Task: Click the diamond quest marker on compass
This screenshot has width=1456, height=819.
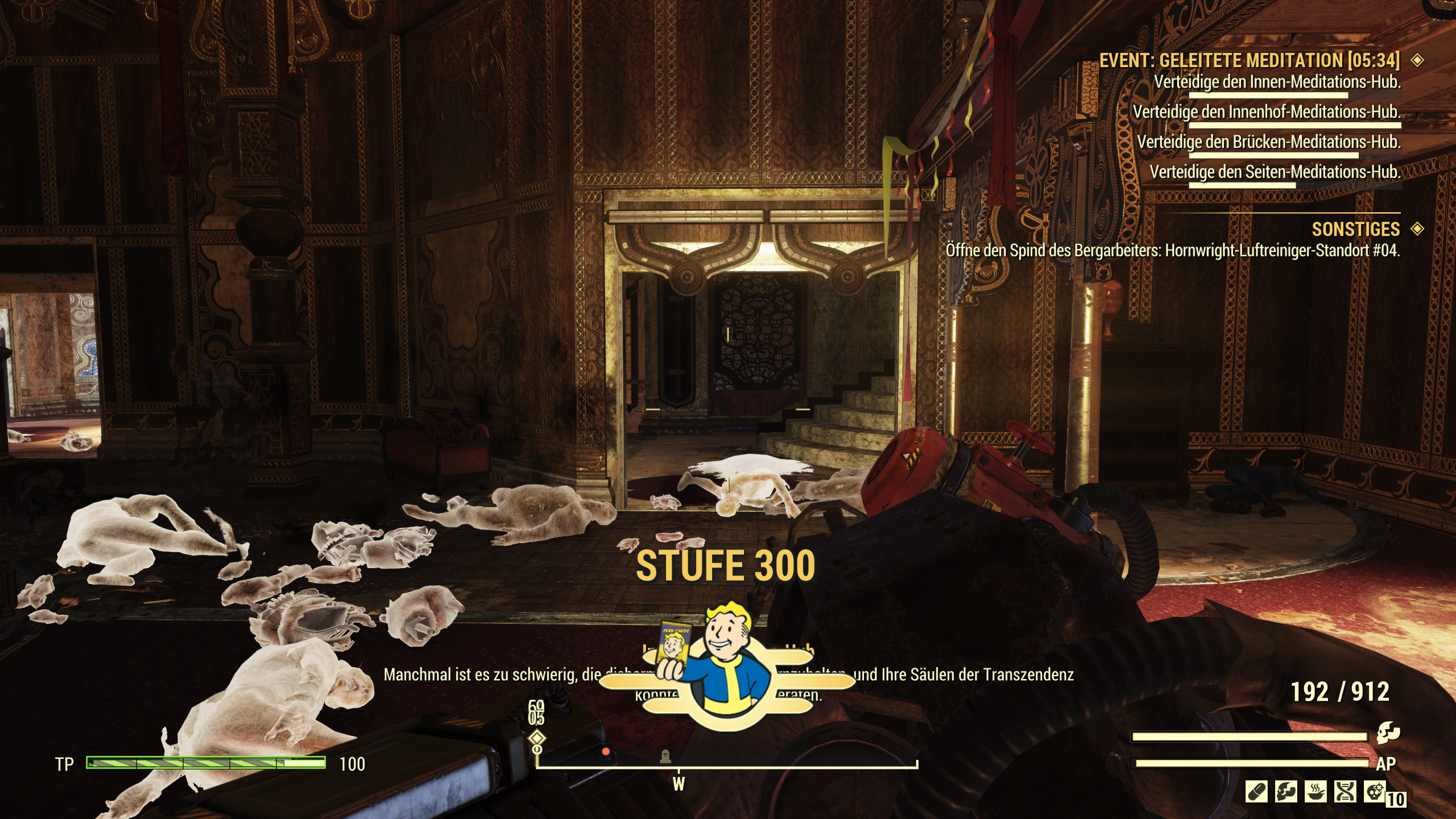Action: 537,739
